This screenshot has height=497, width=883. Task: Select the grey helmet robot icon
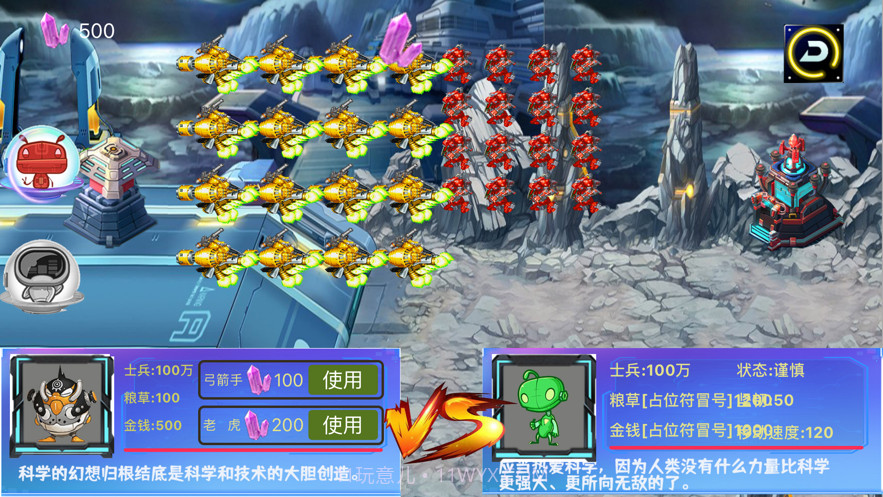pyautogui.click(x=40, y=273)
